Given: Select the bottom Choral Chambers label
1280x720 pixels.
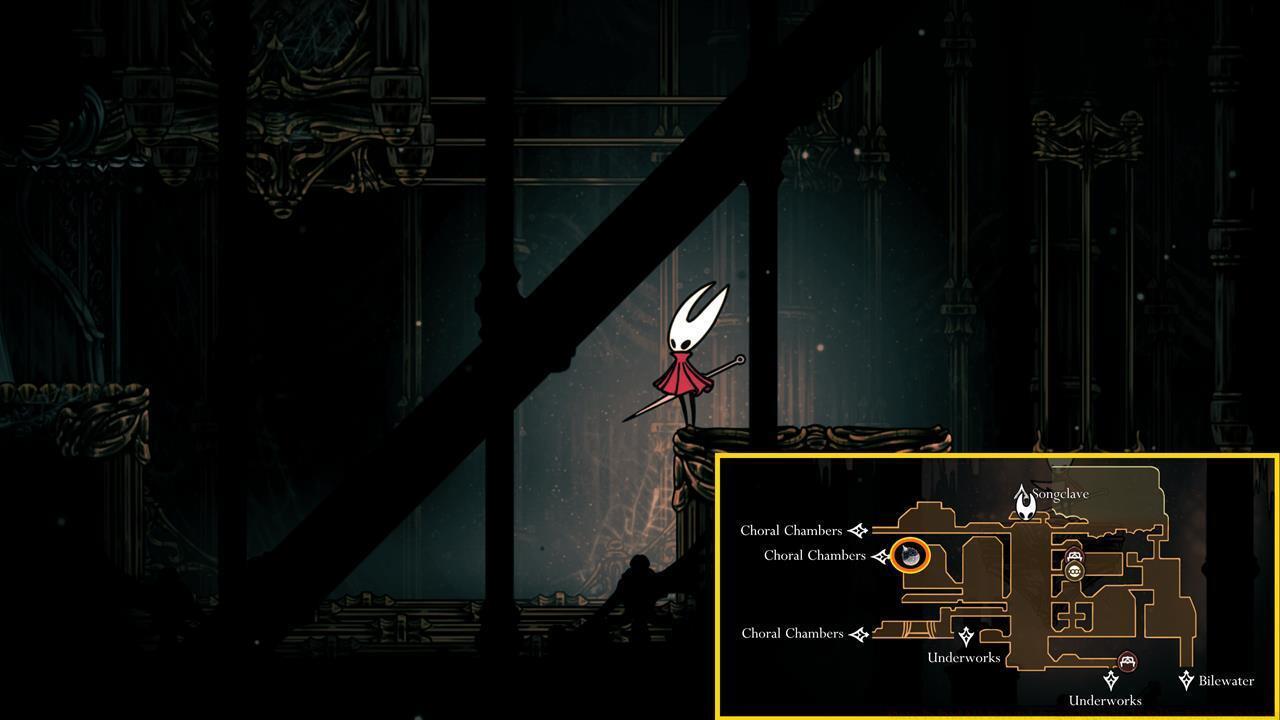Looking at the screenshot, I should tap(793, 634).
